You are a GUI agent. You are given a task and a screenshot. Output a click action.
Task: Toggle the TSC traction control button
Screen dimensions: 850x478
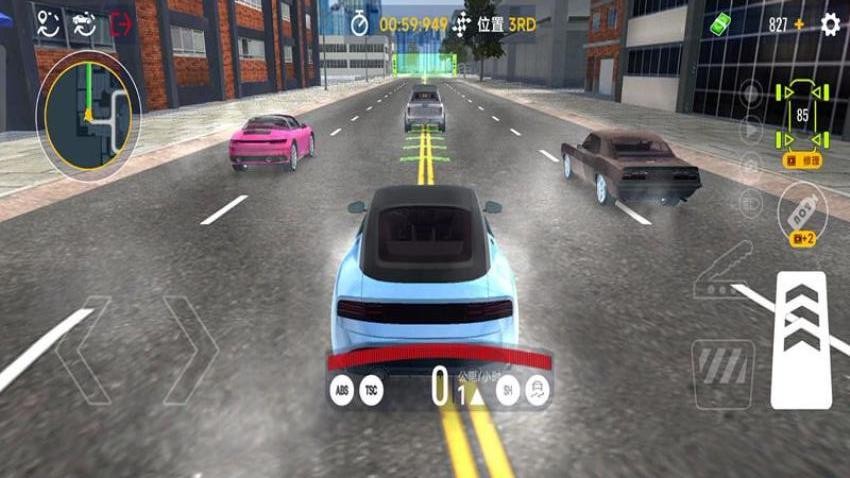pos(372,390)
